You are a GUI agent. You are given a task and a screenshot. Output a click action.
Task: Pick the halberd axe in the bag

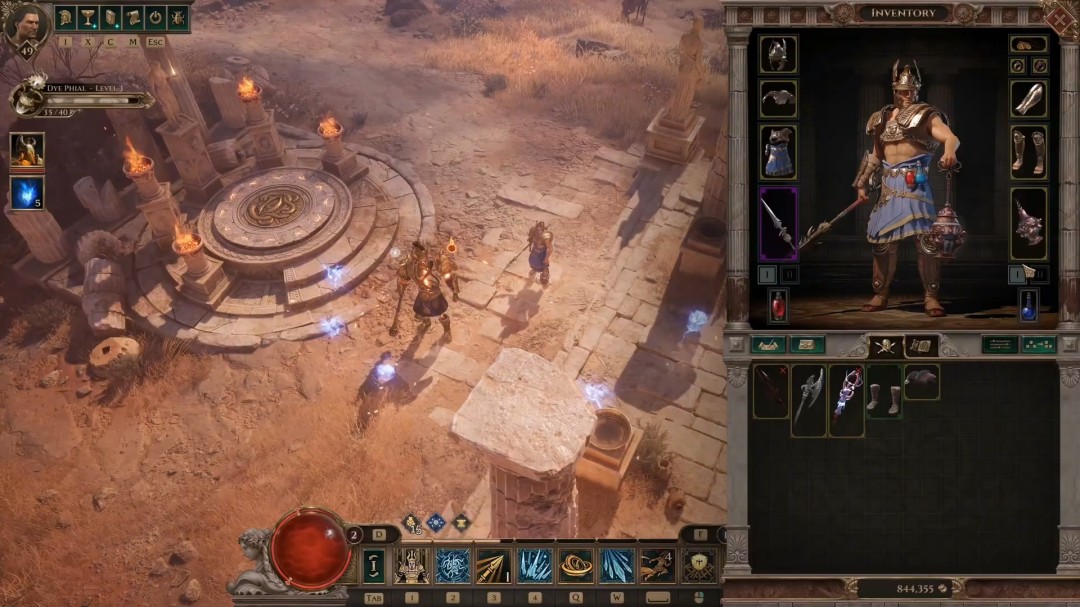(808, 399)
